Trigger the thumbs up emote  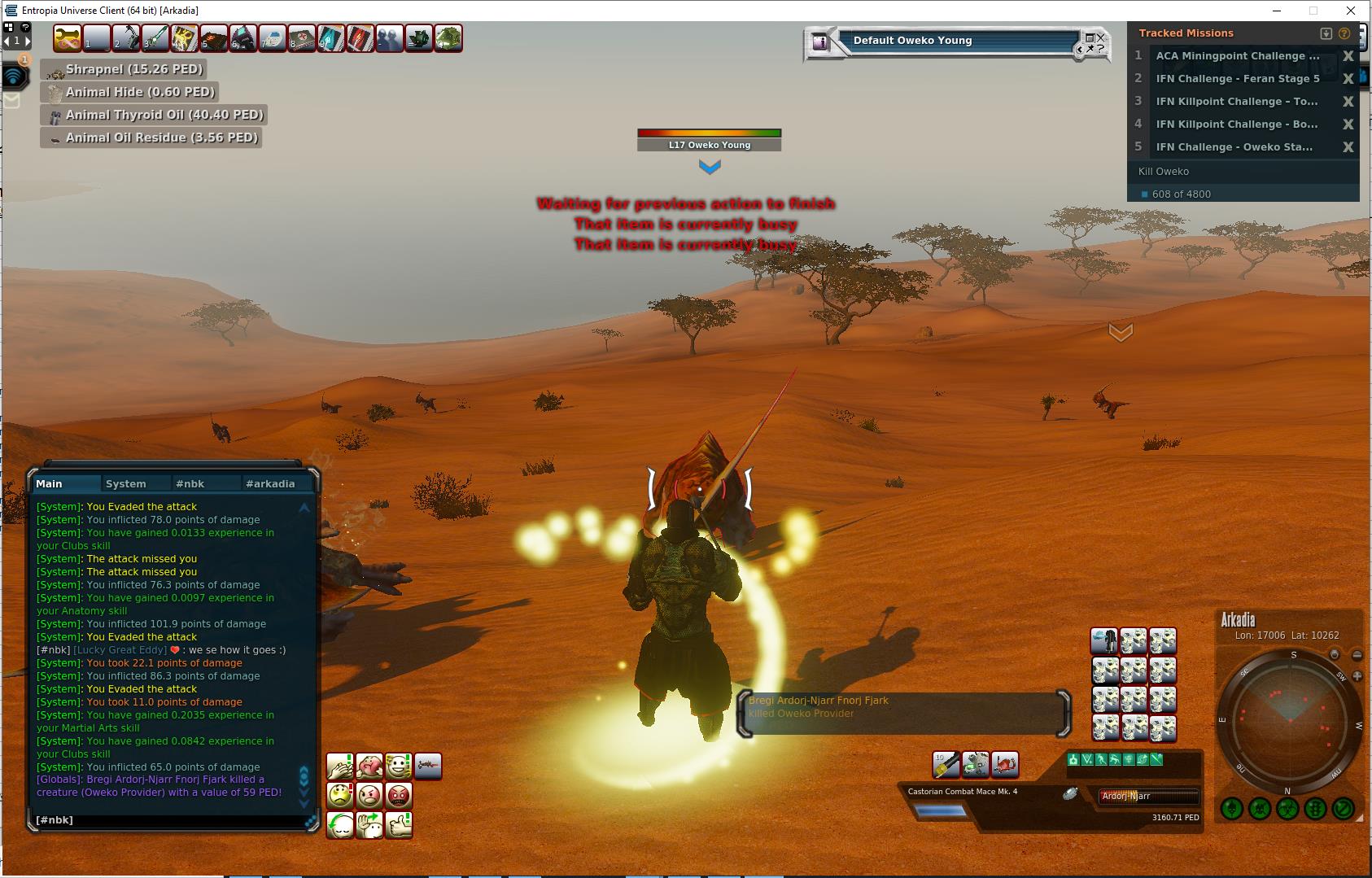399,824
